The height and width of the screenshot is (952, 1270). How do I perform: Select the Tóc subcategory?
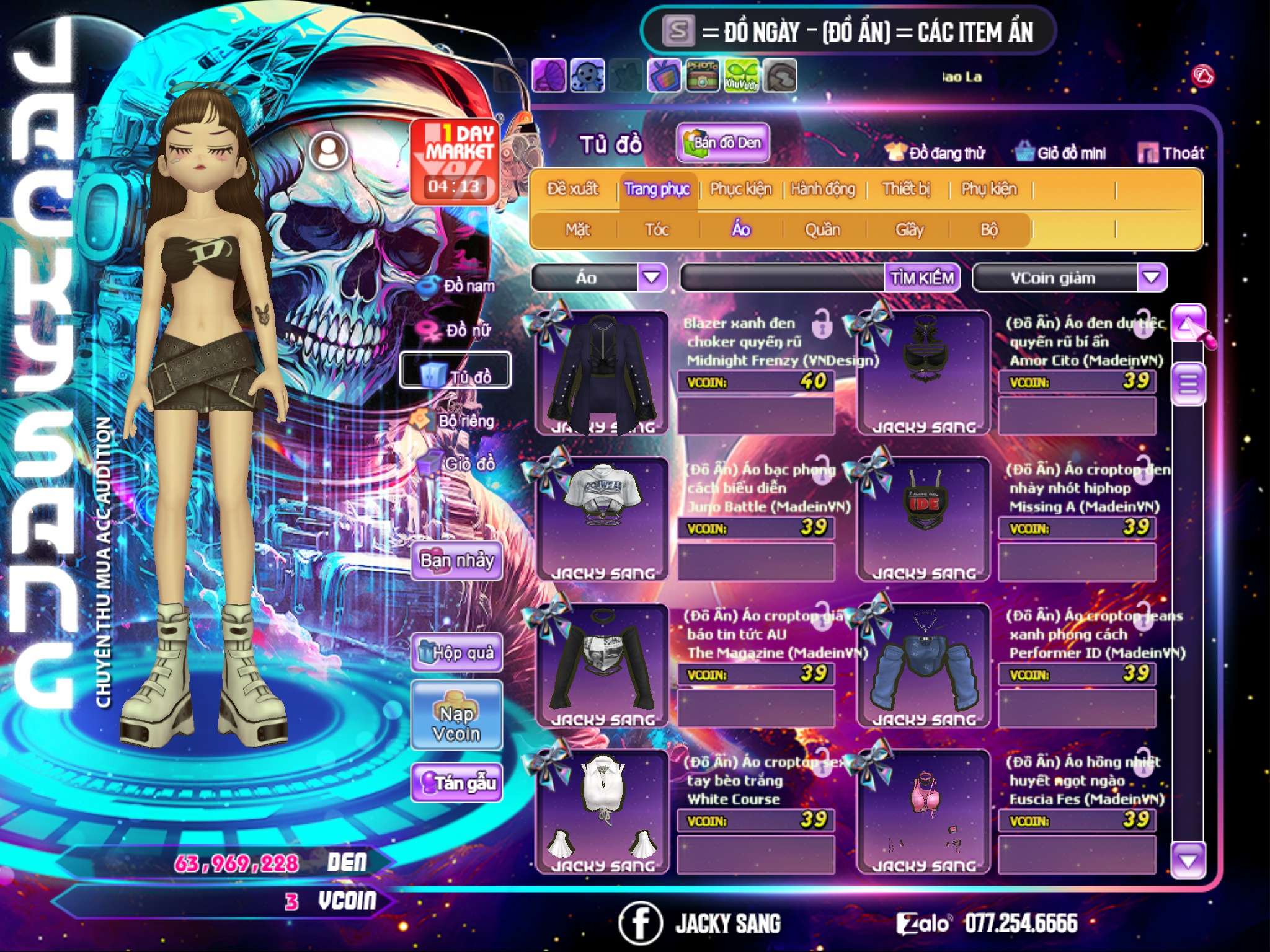pos(657,230)
